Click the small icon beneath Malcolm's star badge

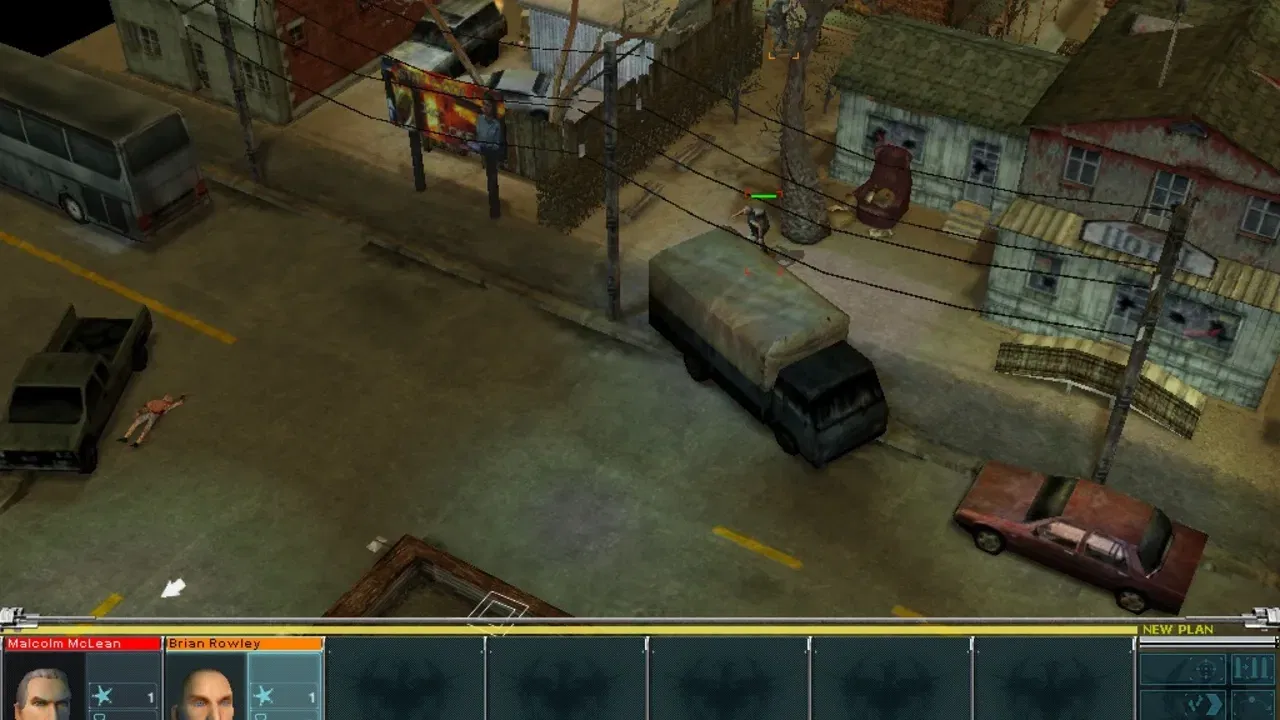point(98,715)
